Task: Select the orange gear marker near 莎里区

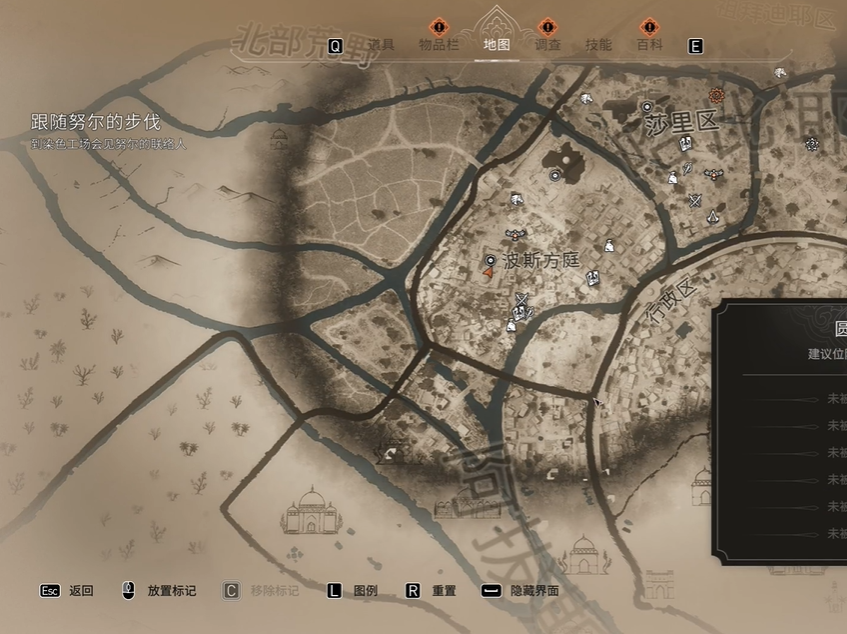Action: click(x=716, y=95)
